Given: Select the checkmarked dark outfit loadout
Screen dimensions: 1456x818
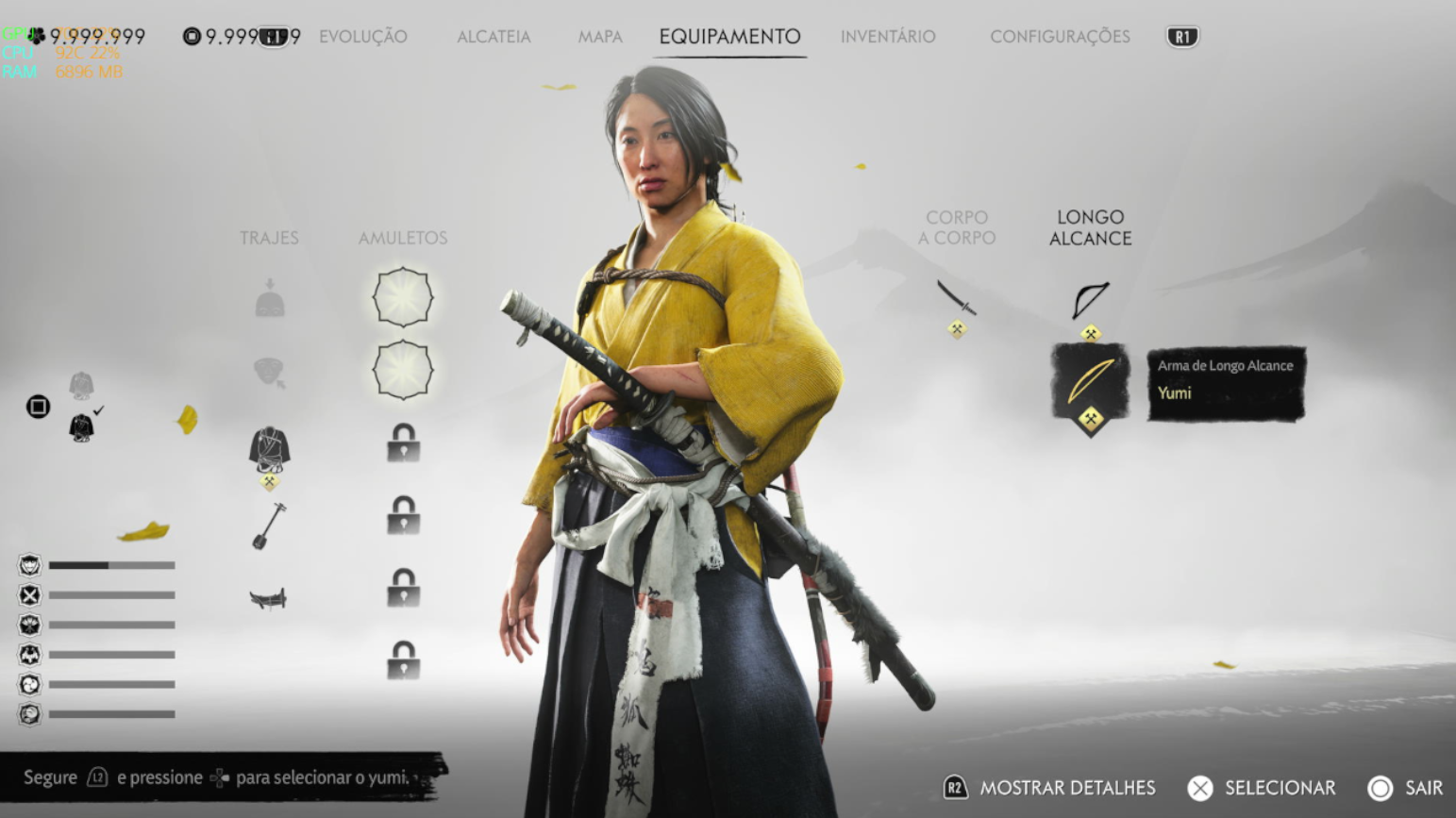Looking at the screenshot, I should click(x=82, y=427).
